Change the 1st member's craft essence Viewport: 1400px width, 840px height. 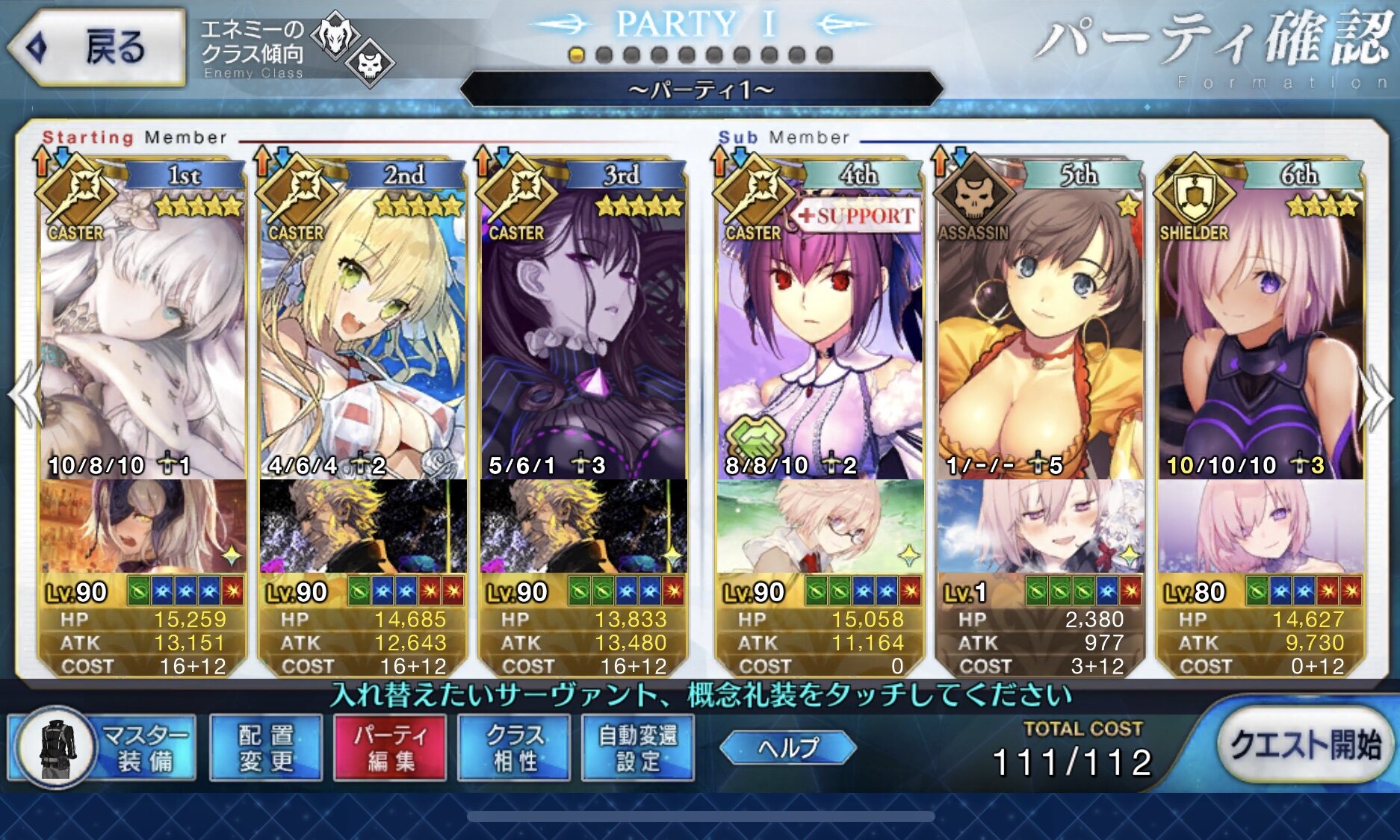tap(142, 526)
